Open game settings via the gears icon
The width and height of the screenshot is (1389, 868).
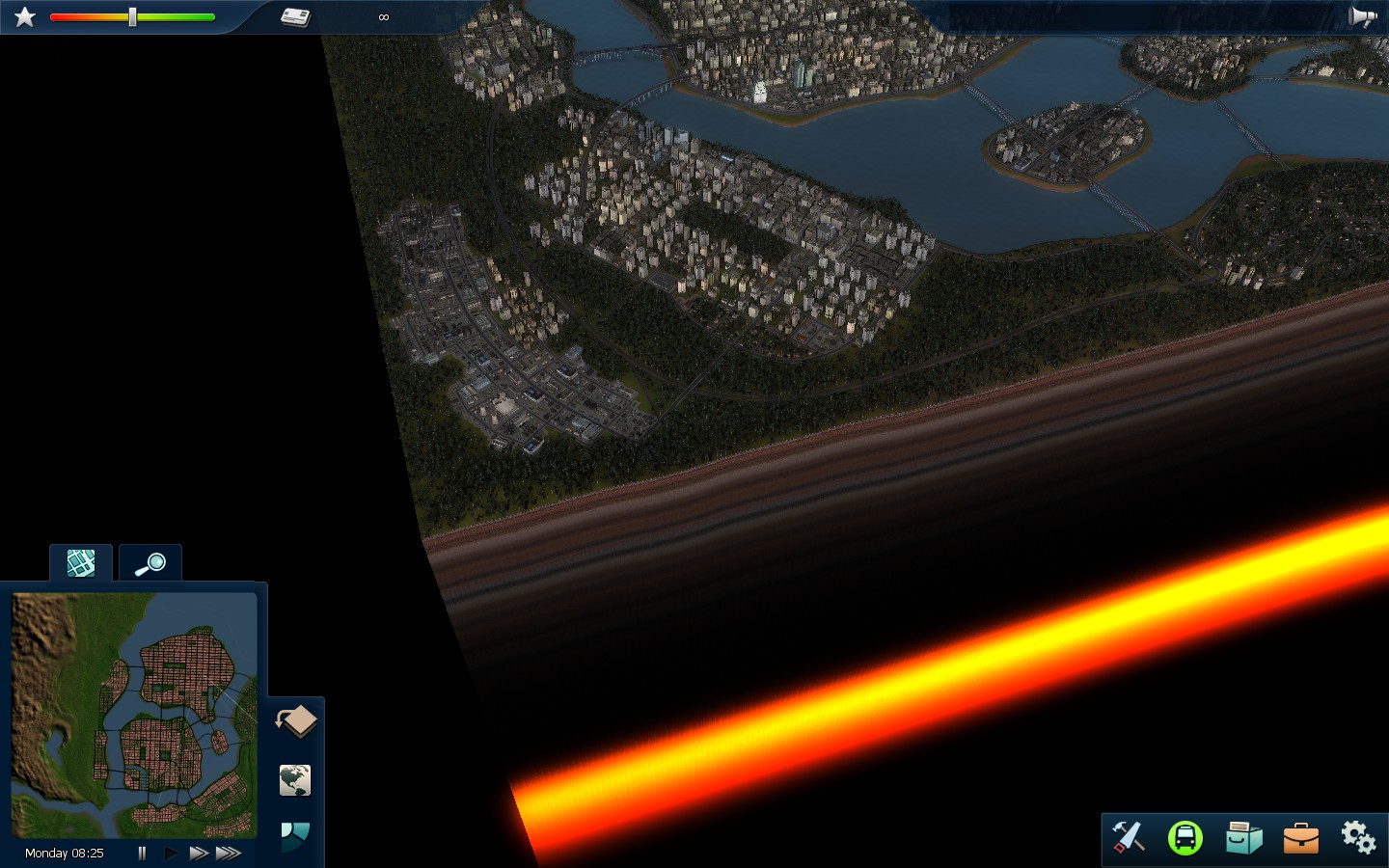pyautogui.click(x=1357, y=837)
